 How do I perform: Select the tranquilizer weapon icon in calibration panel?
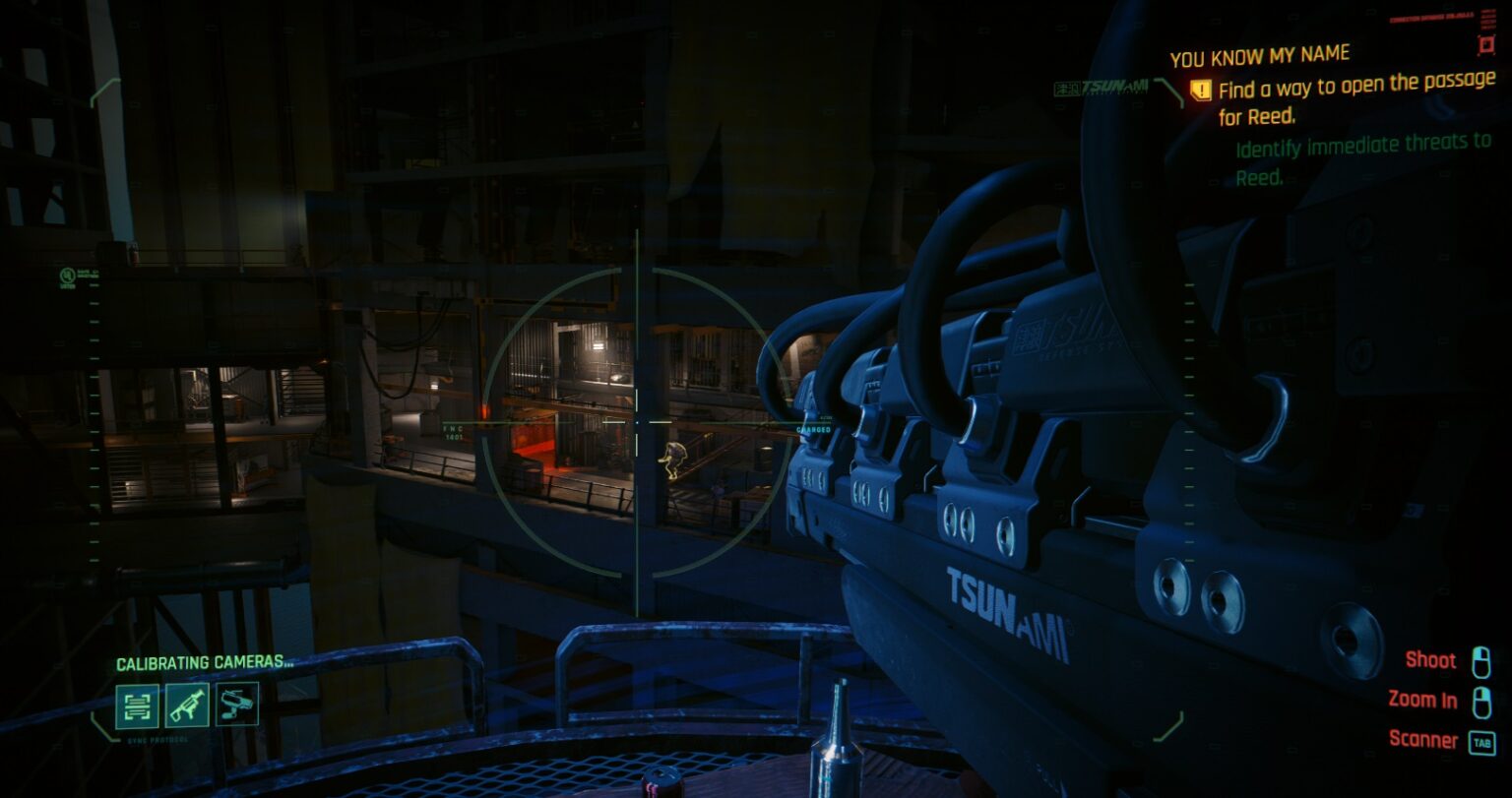point(186,705)
